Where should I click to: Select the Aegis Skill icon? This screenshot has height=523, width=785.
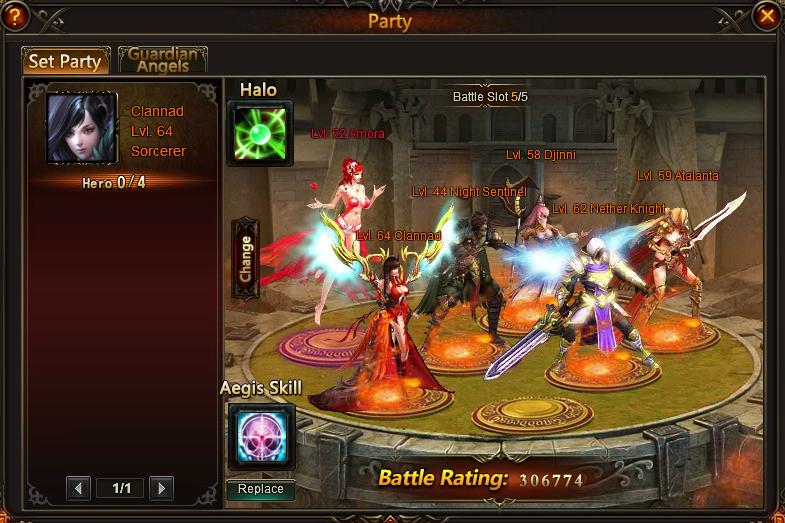click(261, 436)
